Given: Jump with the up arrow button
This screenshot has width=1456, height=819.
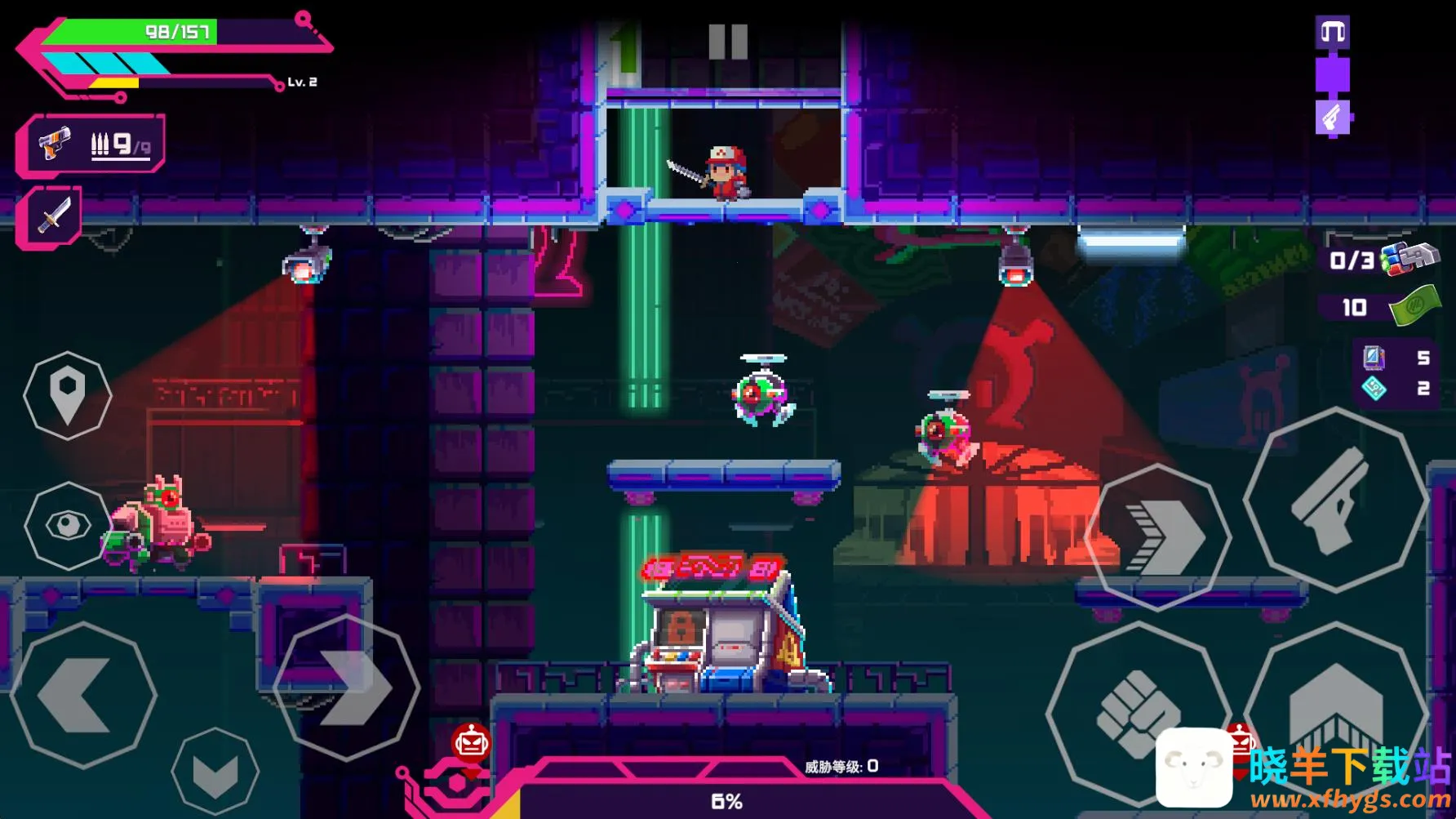Looking at the screenshot, I should tap(1335, 701).
